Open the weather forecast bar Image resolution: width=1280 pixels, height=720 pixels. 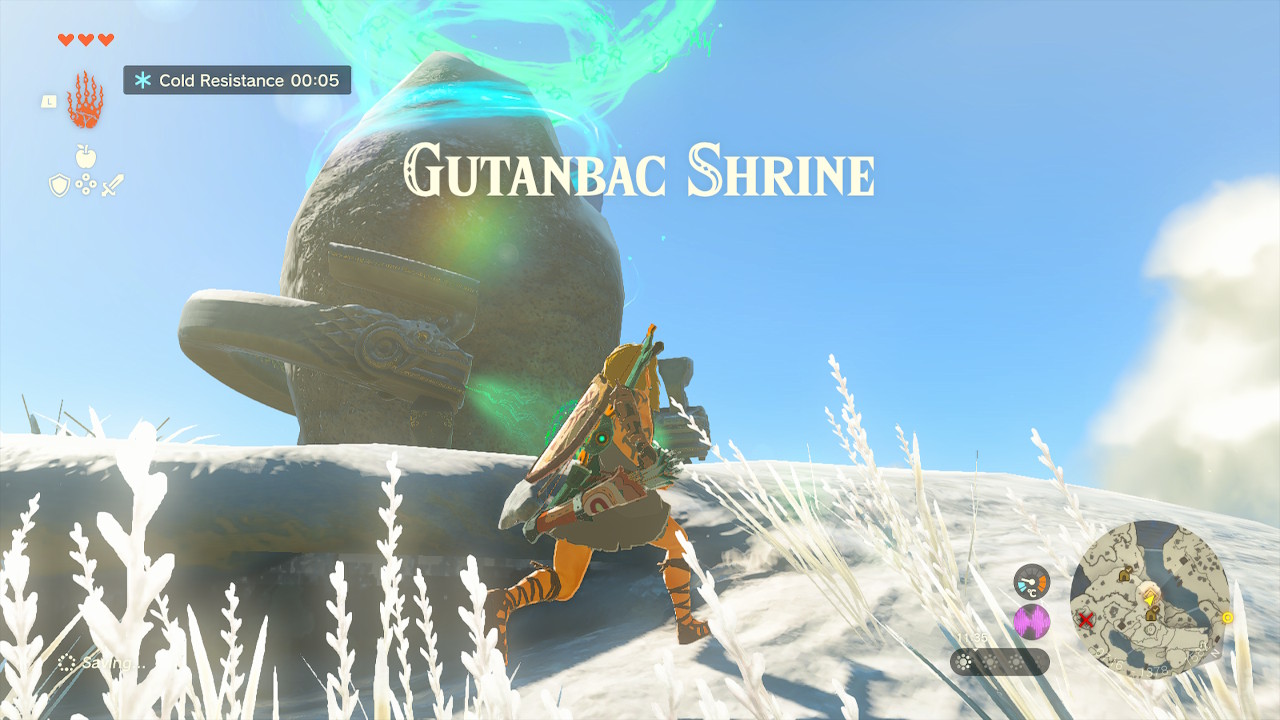coord(999,662)
